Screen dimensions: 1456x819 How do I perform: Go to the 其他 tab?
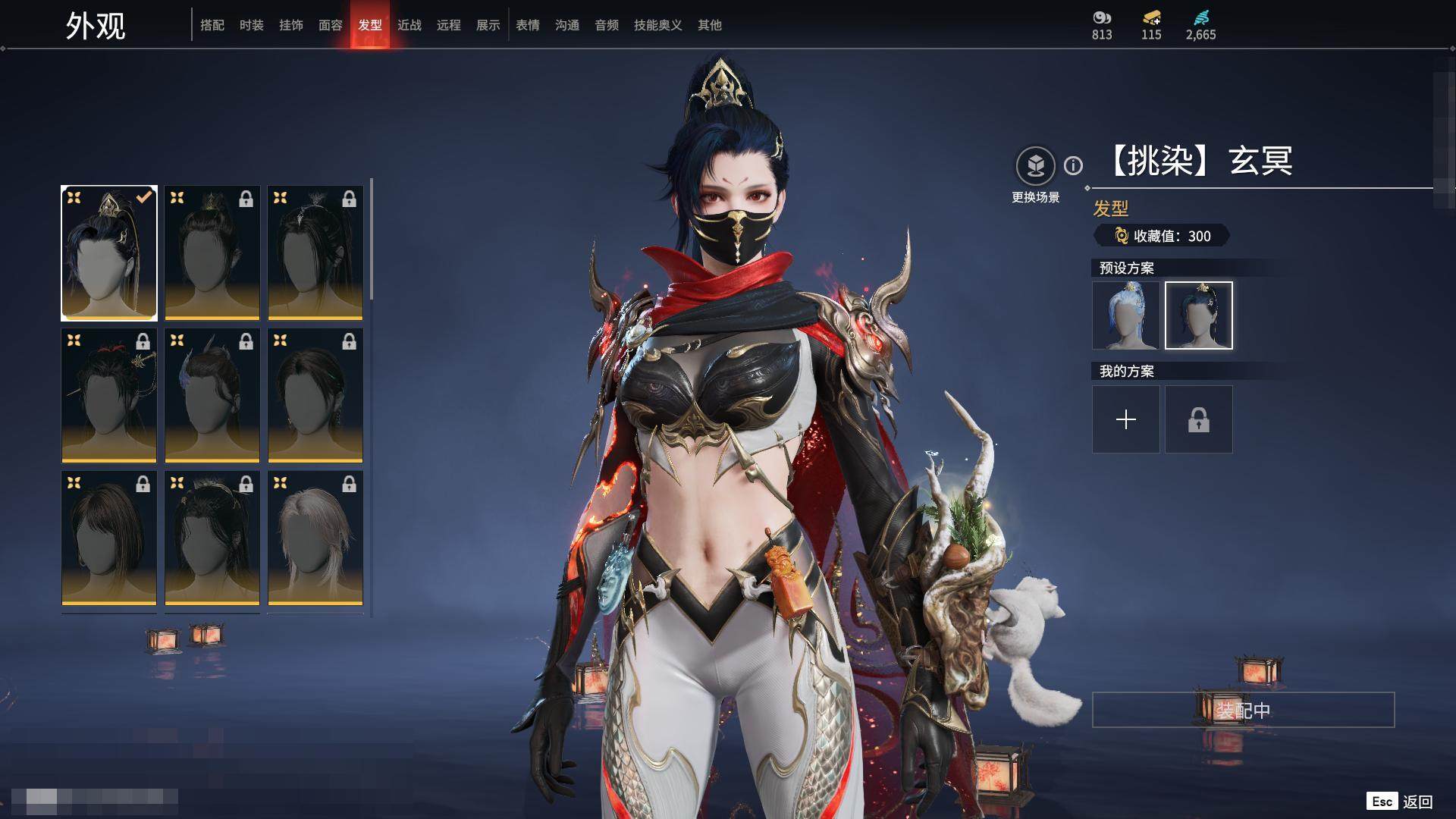(710, 25)
